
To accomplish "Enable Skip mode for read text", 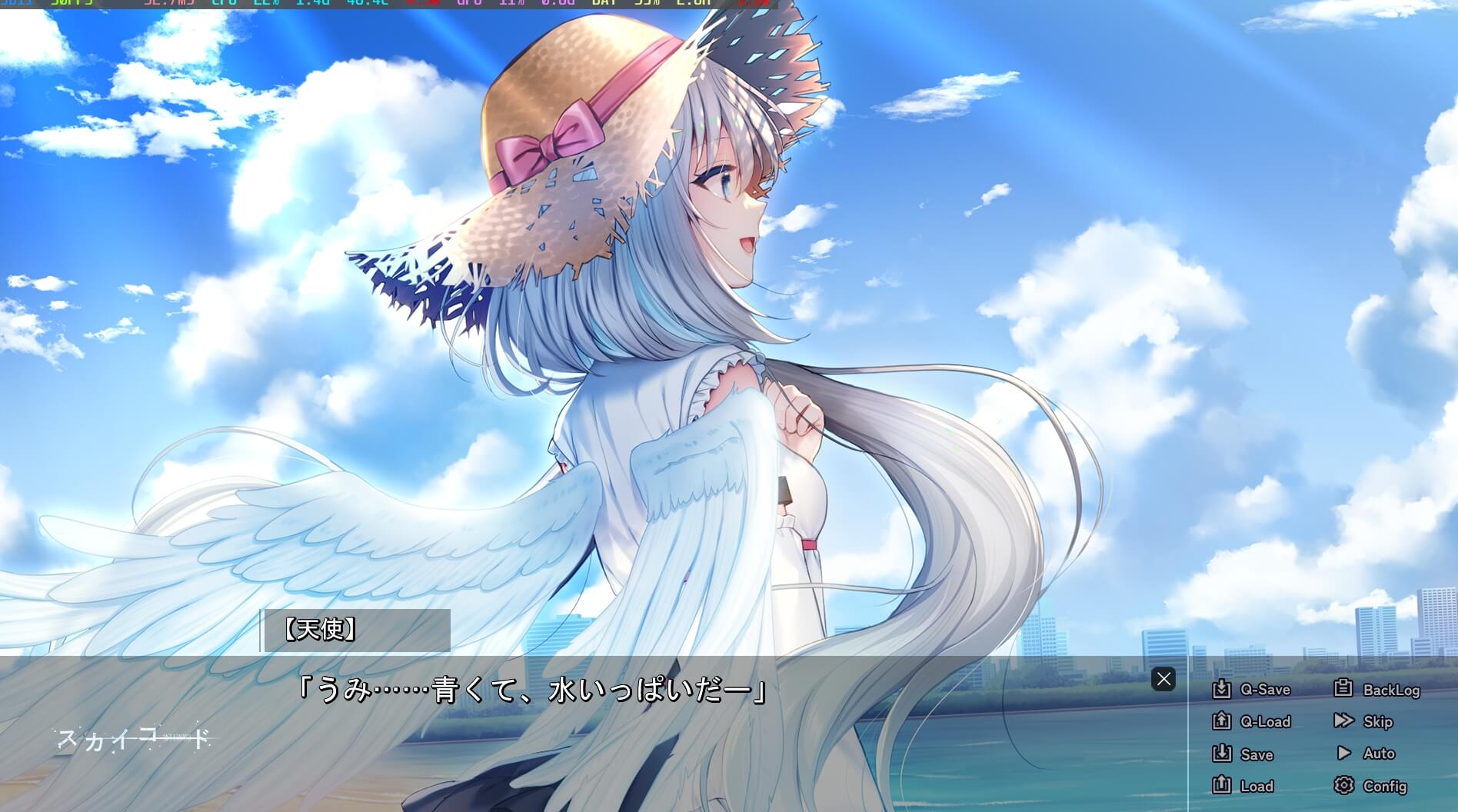I will click(1376, 721).
